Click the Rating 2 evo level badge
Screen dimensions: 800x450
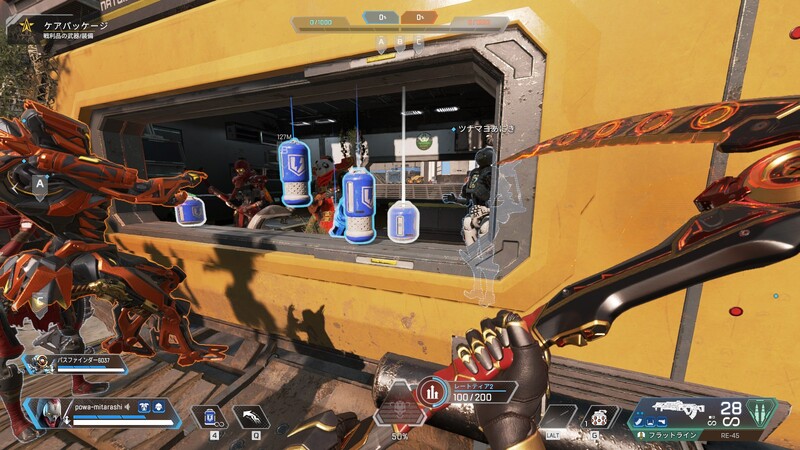click(x=431, y=391)
